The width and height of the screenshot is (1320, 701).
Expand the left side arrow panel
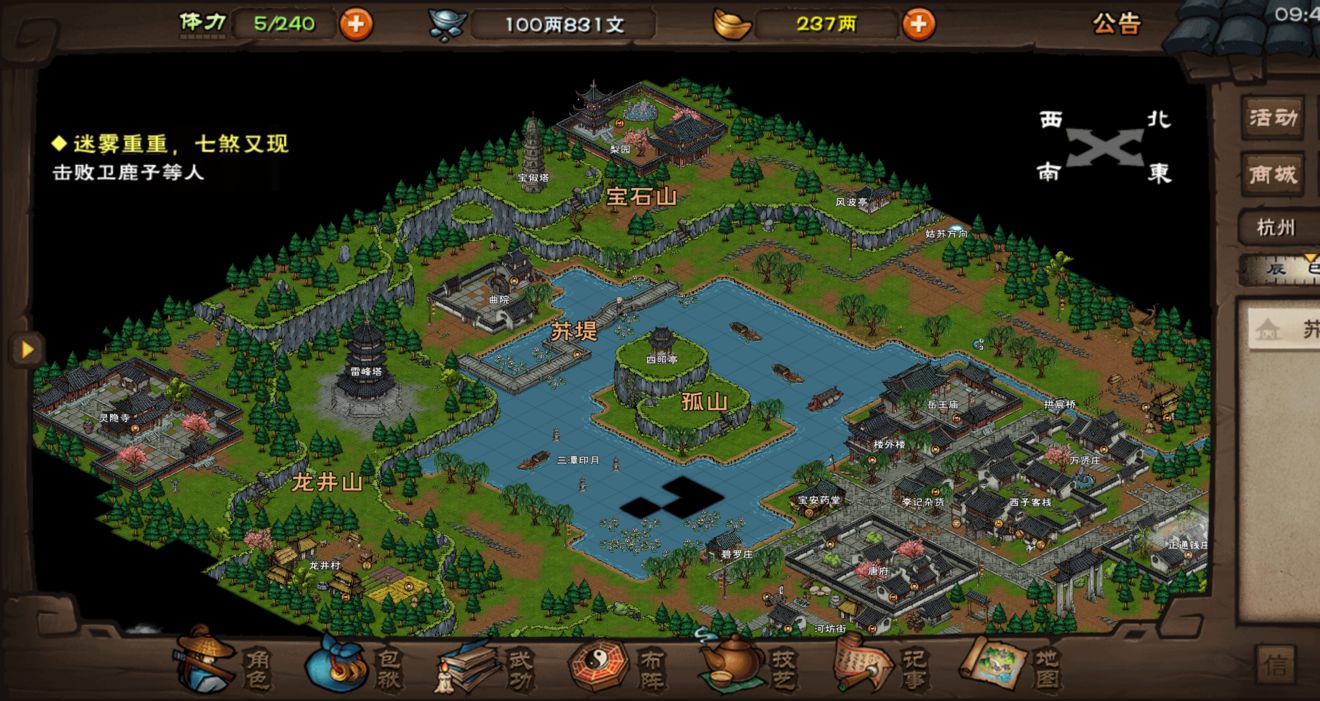[x=27, y=349]
